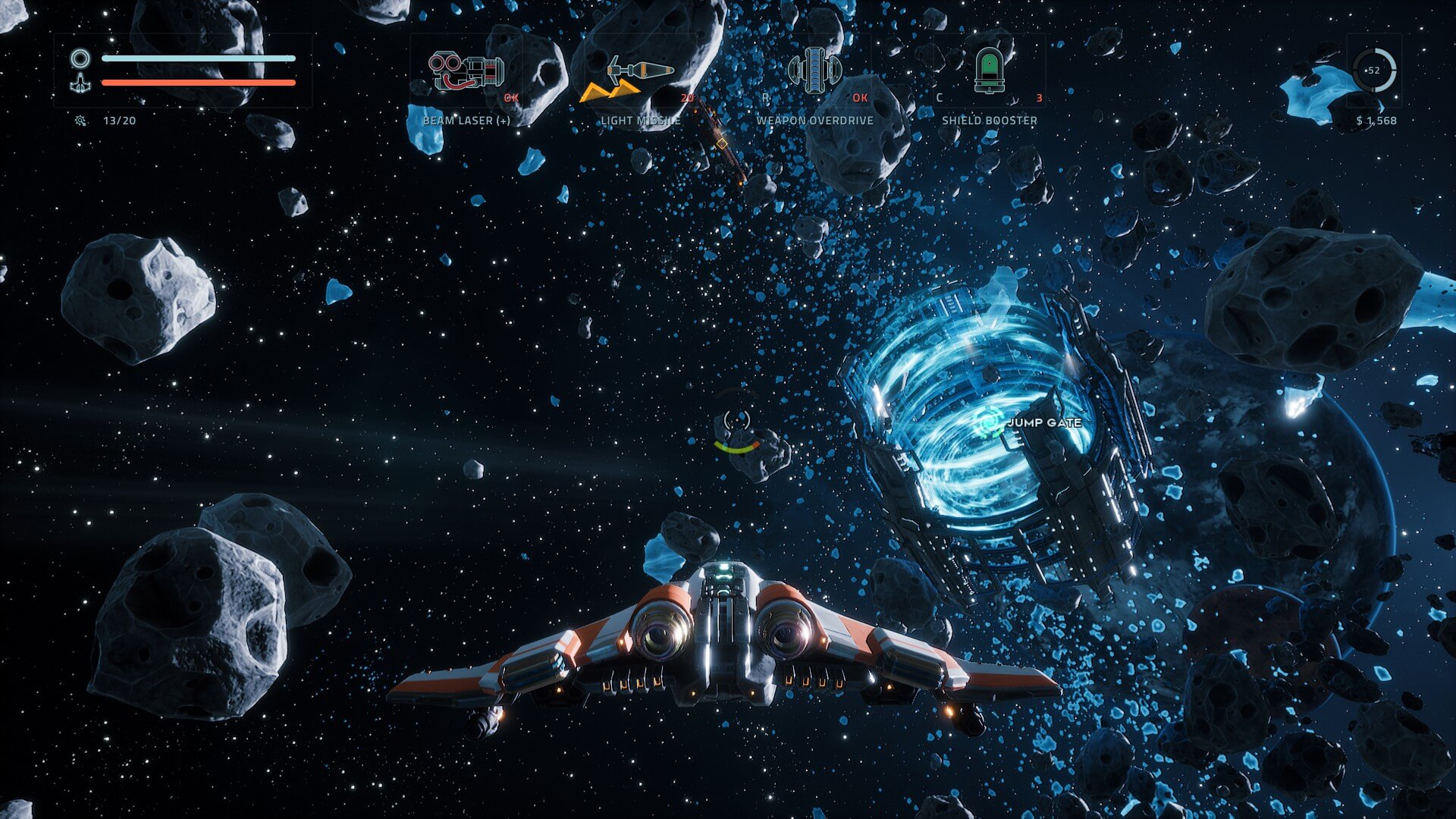Activate the Weapon Overdrive device

(814, 70)
